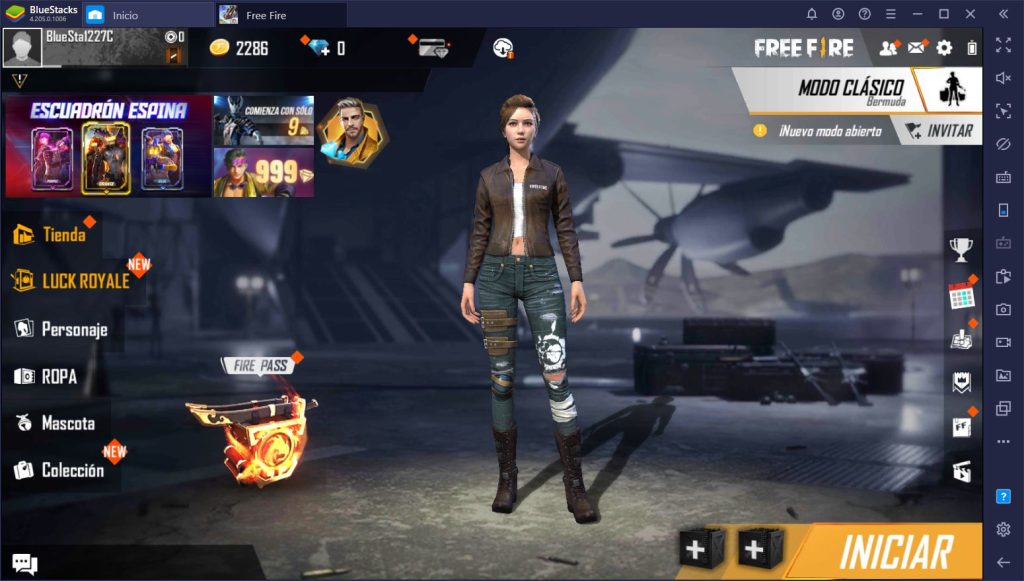Open the Colección menu
The width and height of the screenshot is (1024, 581).
click(71, 470)
